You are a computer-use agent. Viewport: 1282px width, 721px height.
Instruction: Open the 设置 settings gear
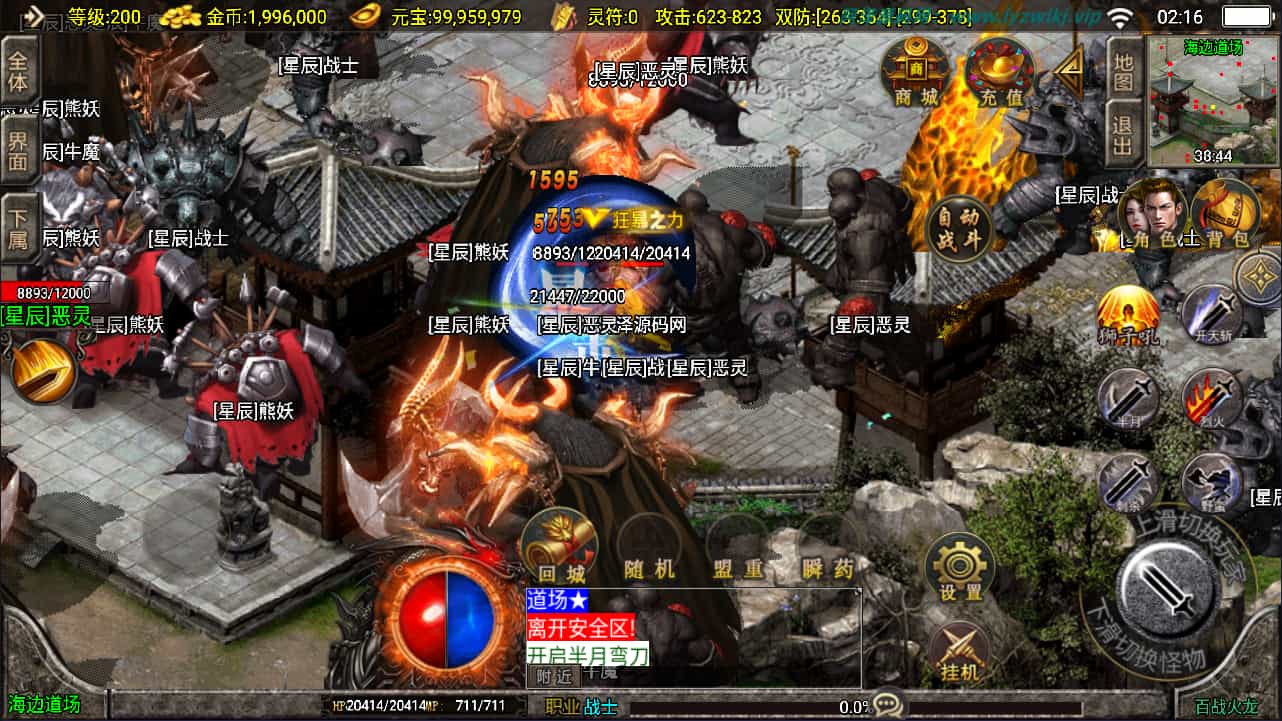[959, 567]
